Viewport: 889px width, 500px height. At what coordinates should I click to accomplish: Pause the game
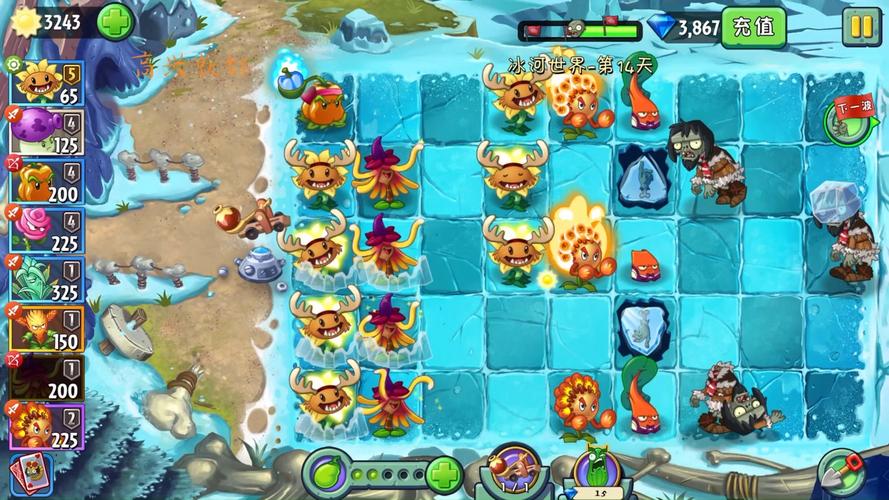860,26
